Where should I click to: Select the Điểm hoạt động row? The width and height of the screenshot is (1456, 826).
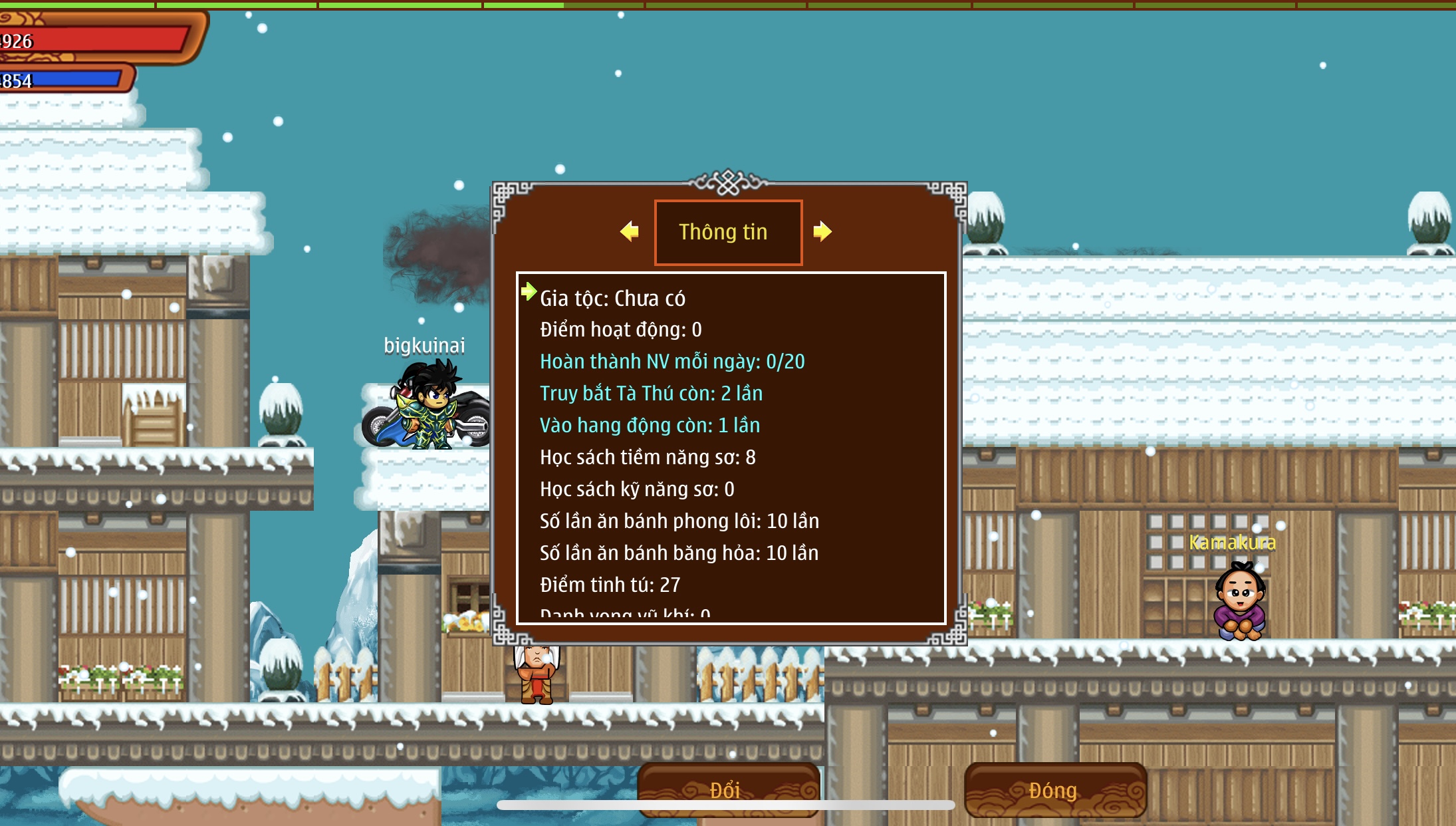click(620, 330)
